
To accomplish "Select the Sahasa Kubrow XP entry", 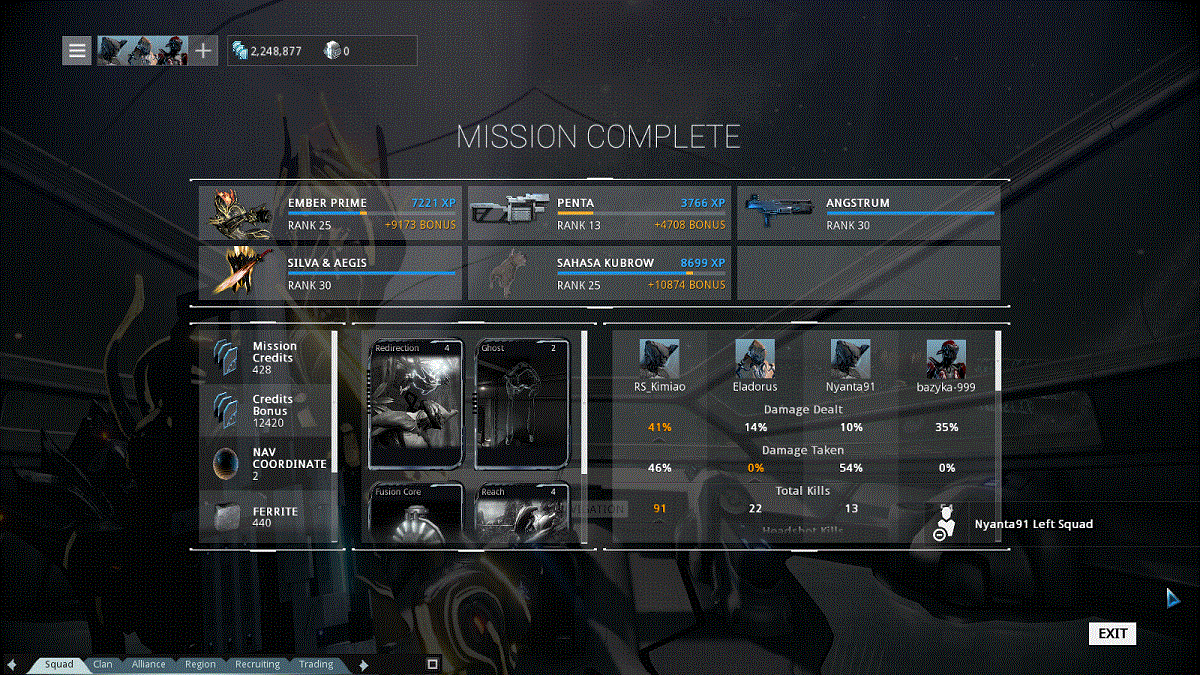I will click(x=600, y=273).
